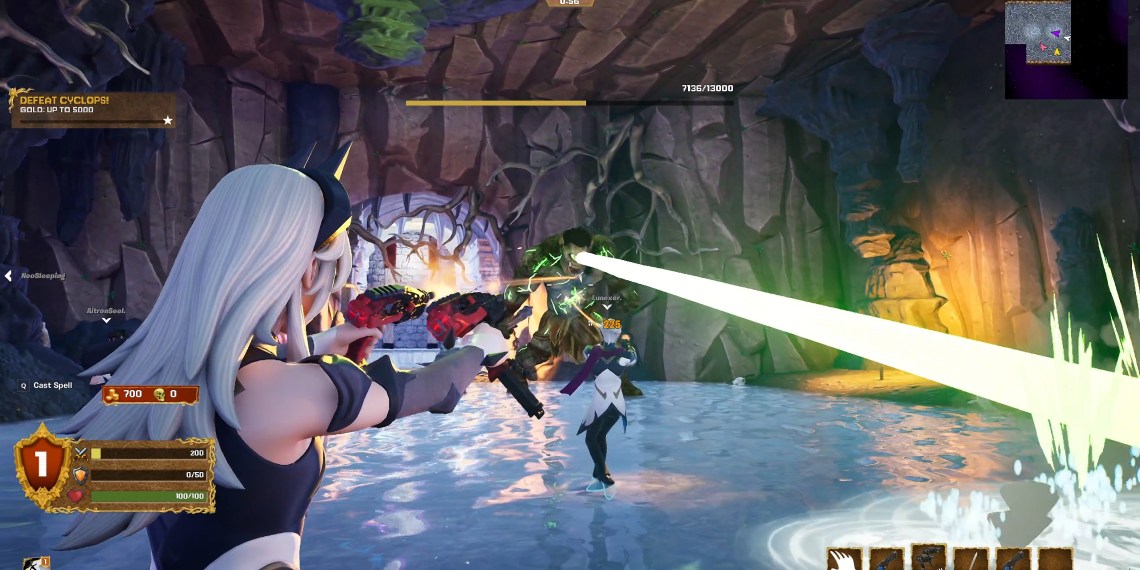Select the bare hand hotbar slot
1140x570 pixels.
click(x=845, y=559)
